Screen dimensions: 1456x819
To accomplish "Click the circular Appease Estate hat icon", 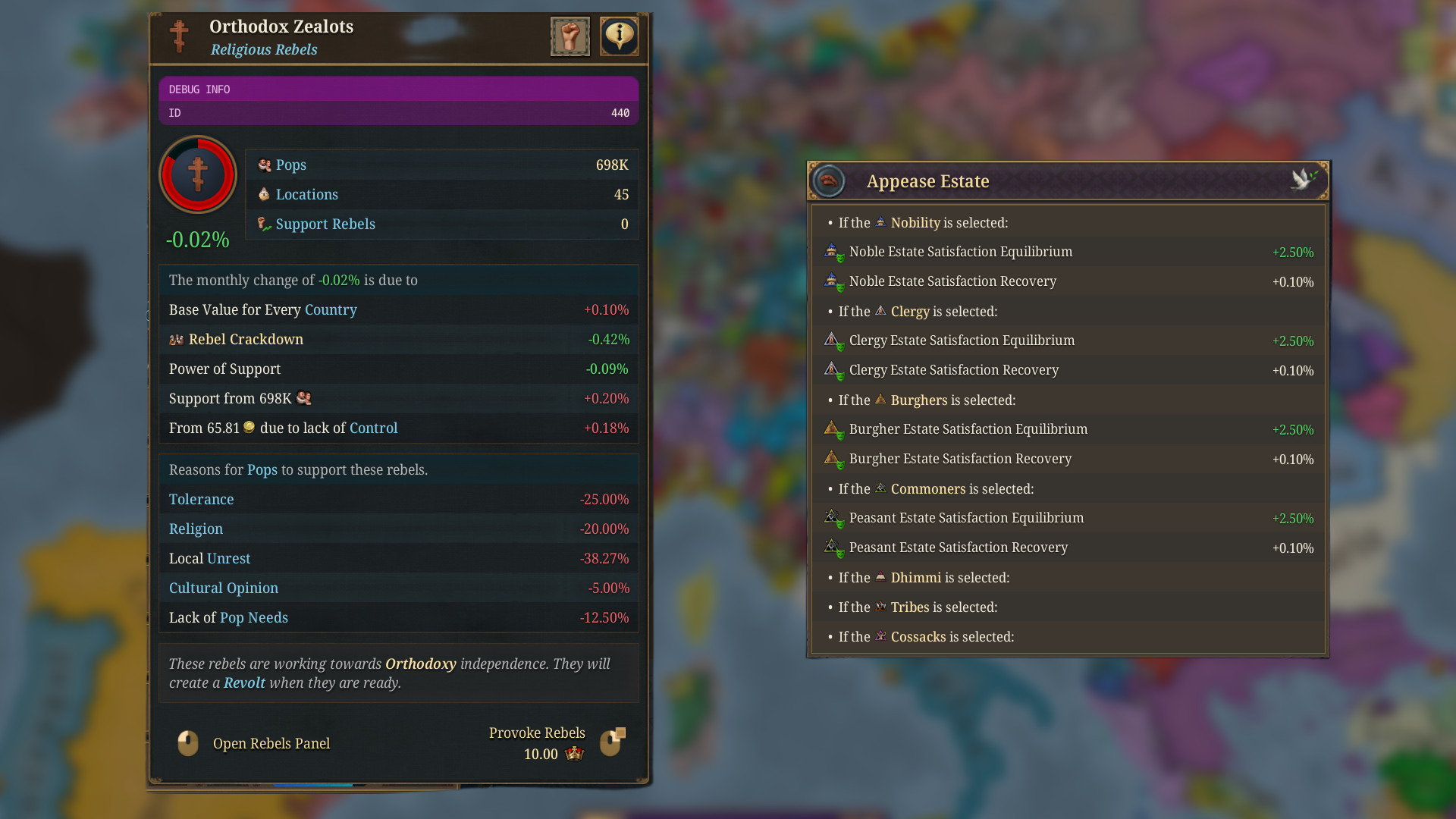I will tap(828, 180).
